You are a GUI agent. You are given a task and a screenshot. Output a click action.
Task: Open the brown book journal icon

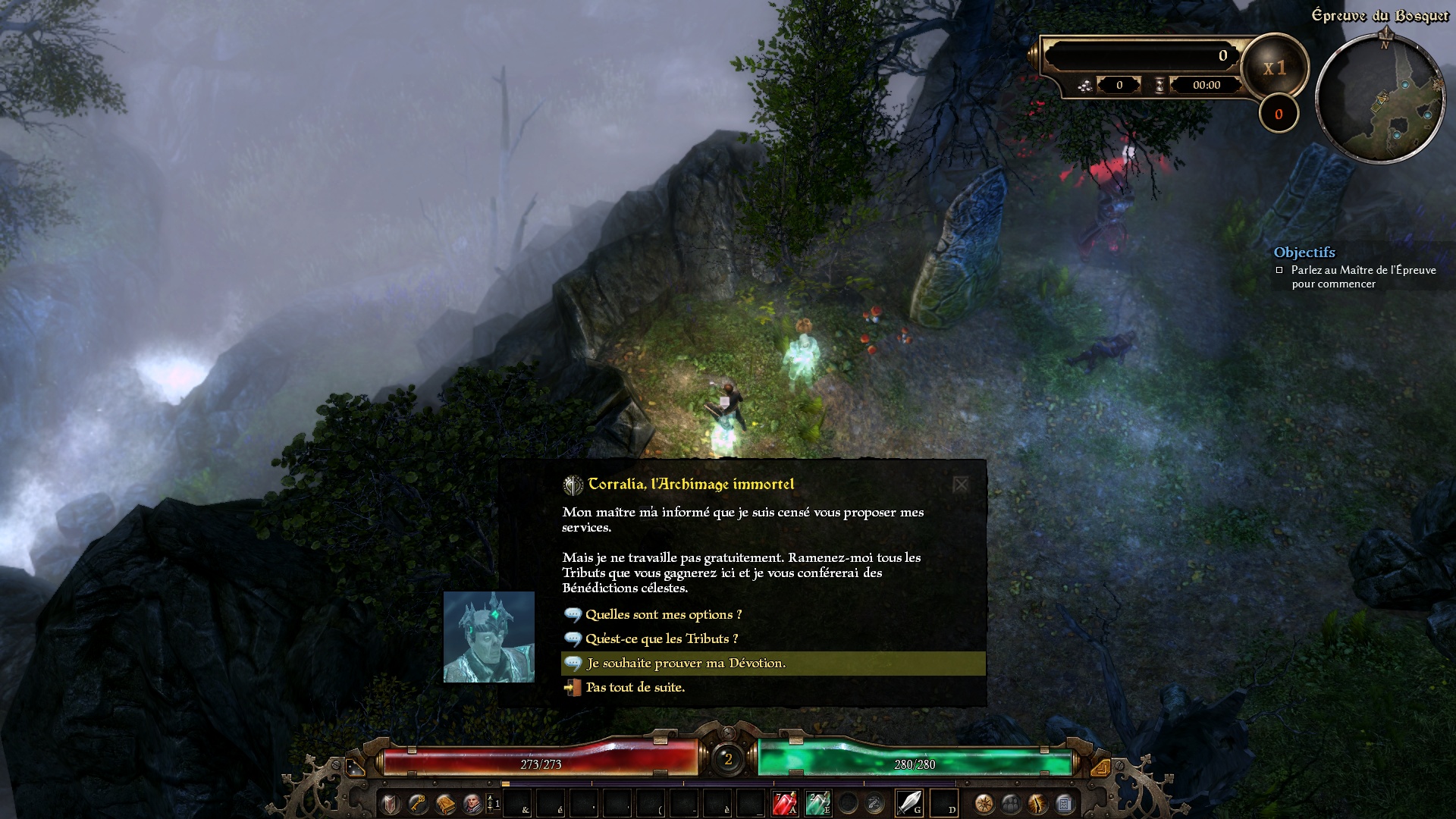(x=445, y=803)
